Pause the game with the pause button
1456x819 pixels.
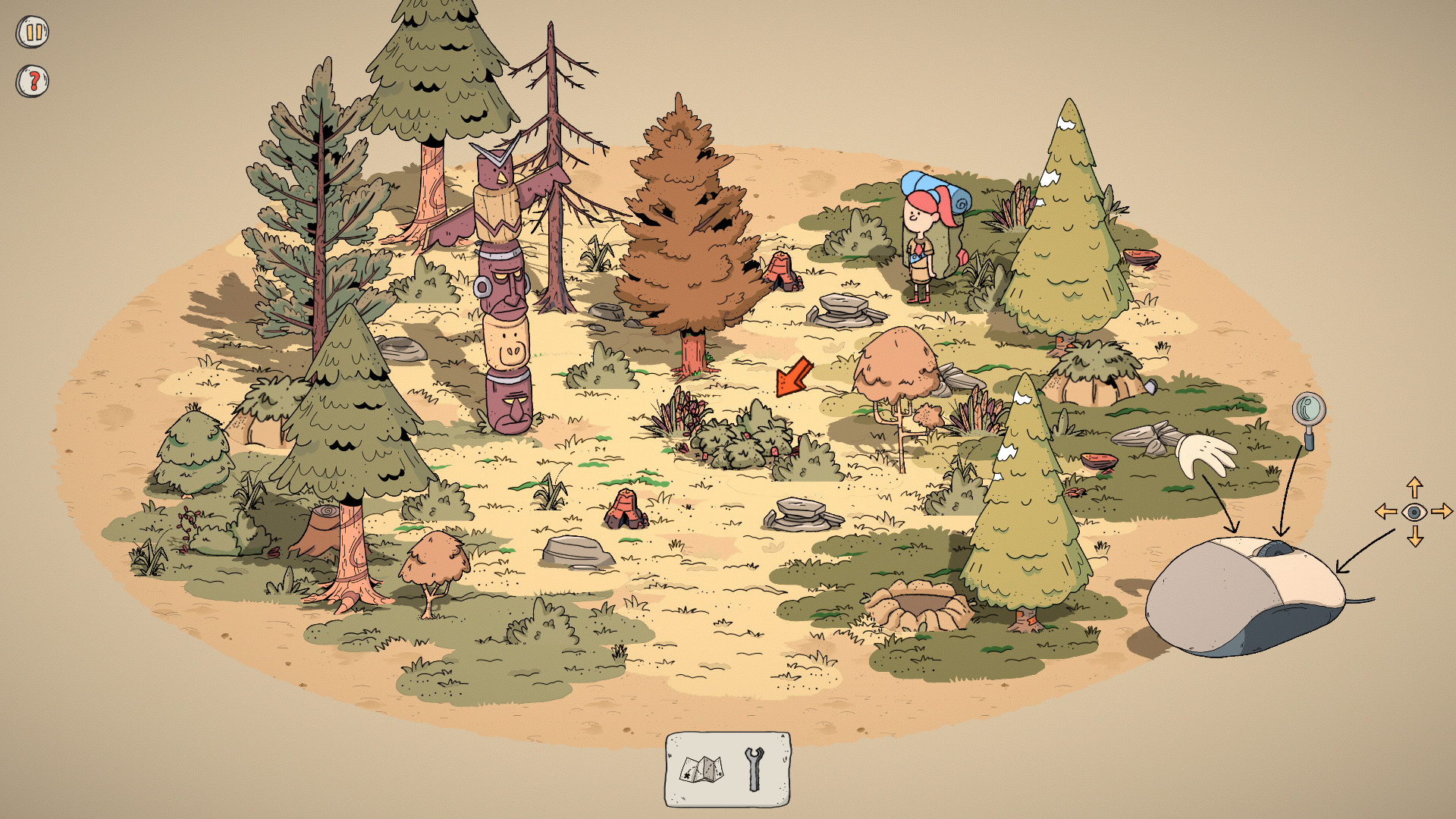[x=33, y=33]
